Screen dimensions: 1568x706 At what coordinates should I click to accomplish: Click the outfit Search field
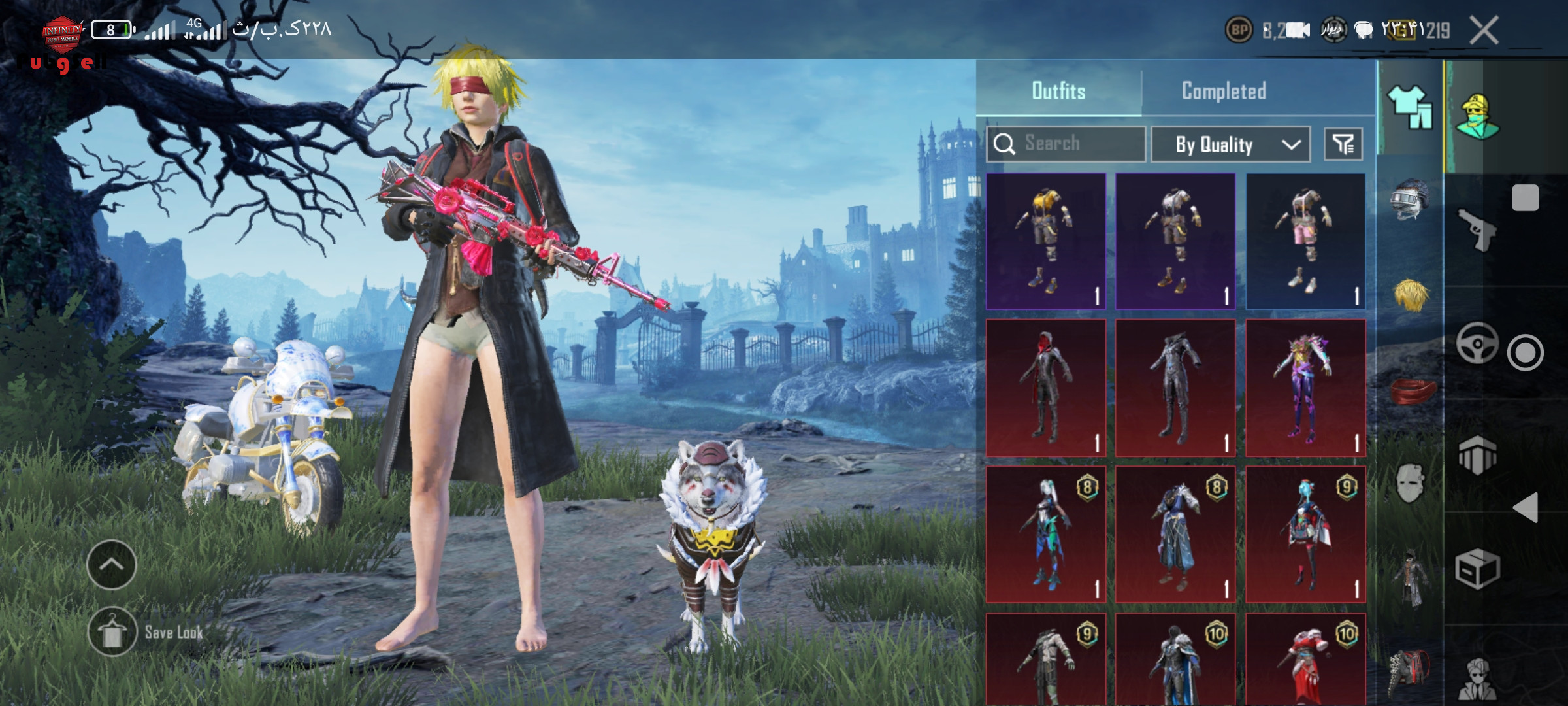(x=1066, y=144)
